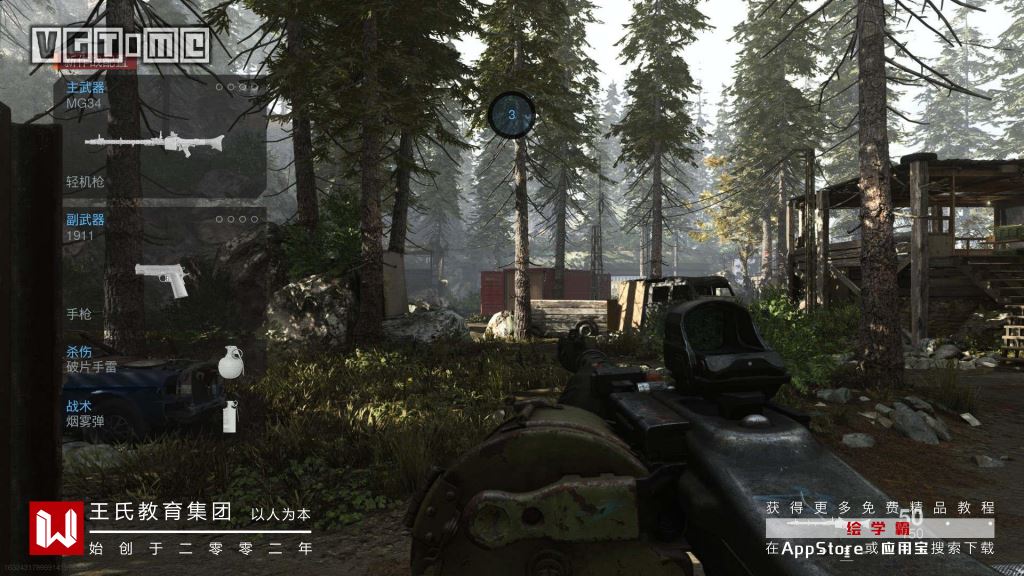Open the 绘学霸 app banner

[x=880, y=528]
